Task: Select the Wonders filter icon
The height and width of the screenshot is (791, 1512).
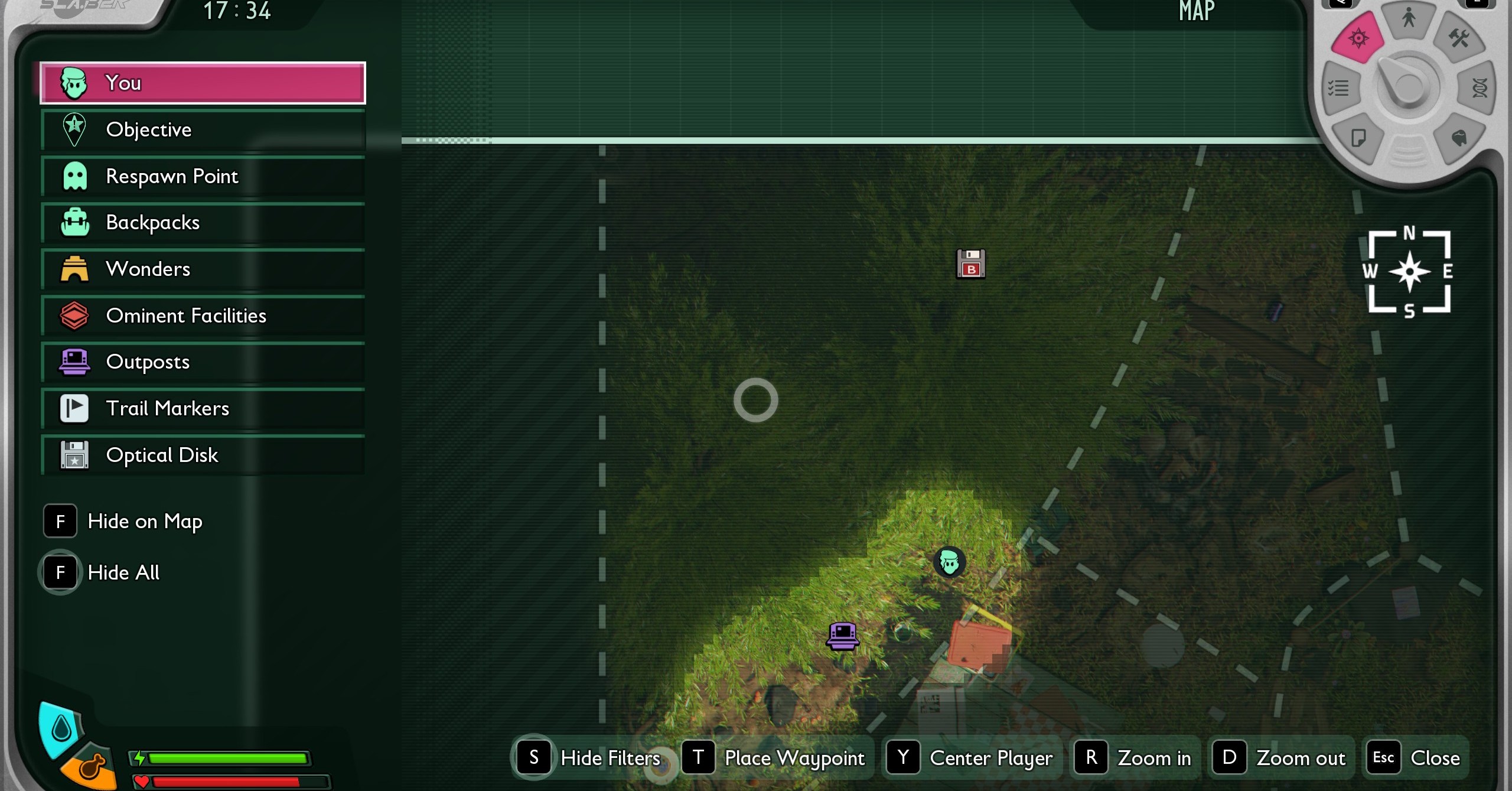Action: click(x=75, y=269)
